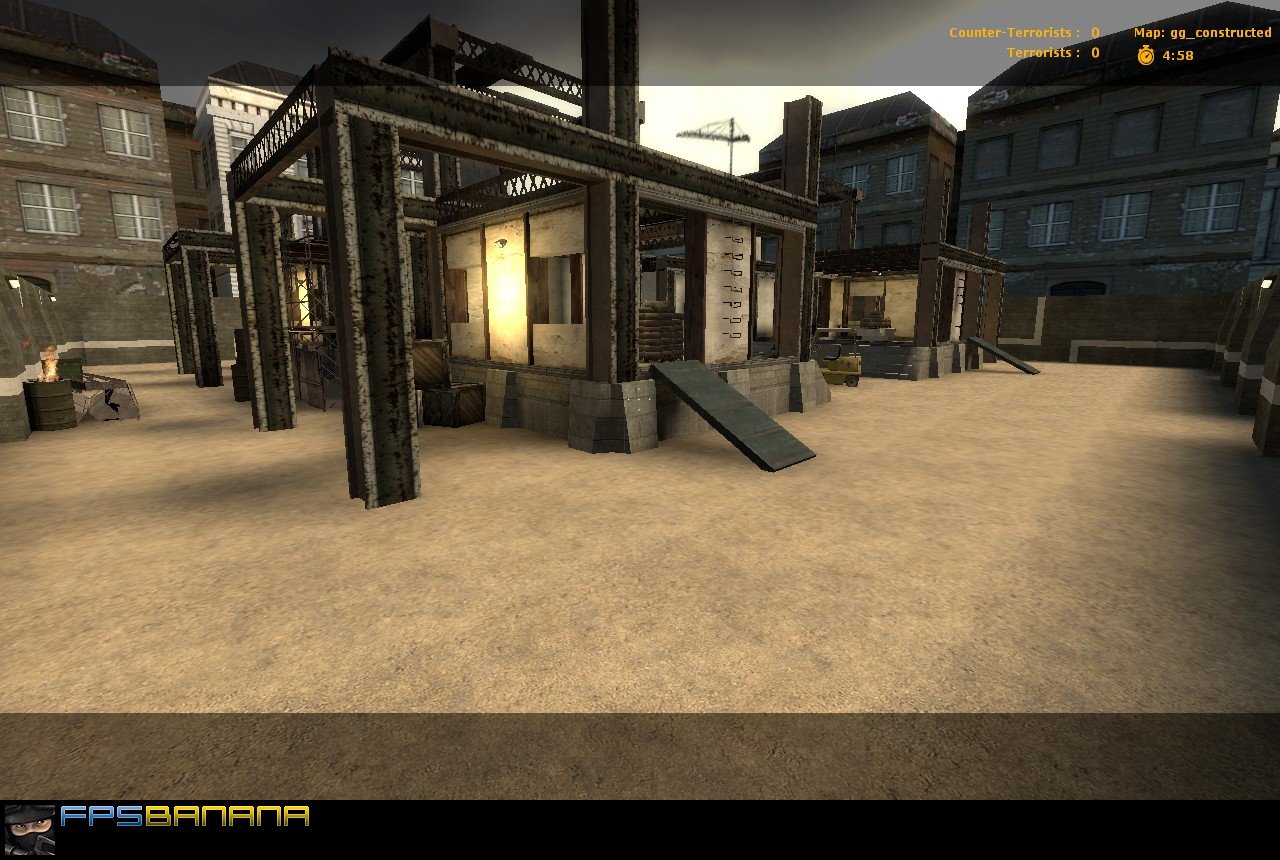
Task: Click the Terrorists score value
Action: pos(1093,53)
